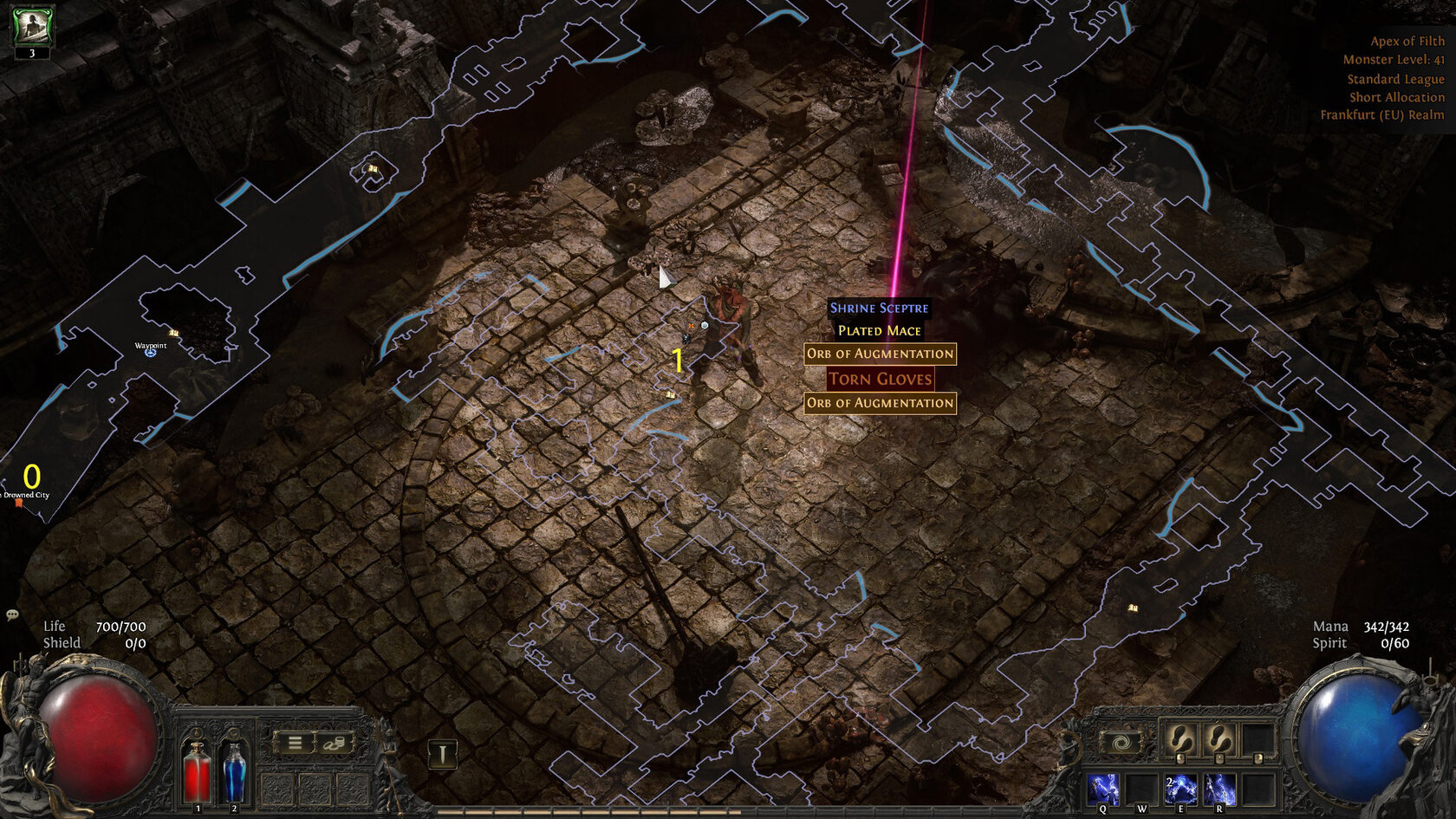
Task: Click the nail icon button
Action: 443,755
